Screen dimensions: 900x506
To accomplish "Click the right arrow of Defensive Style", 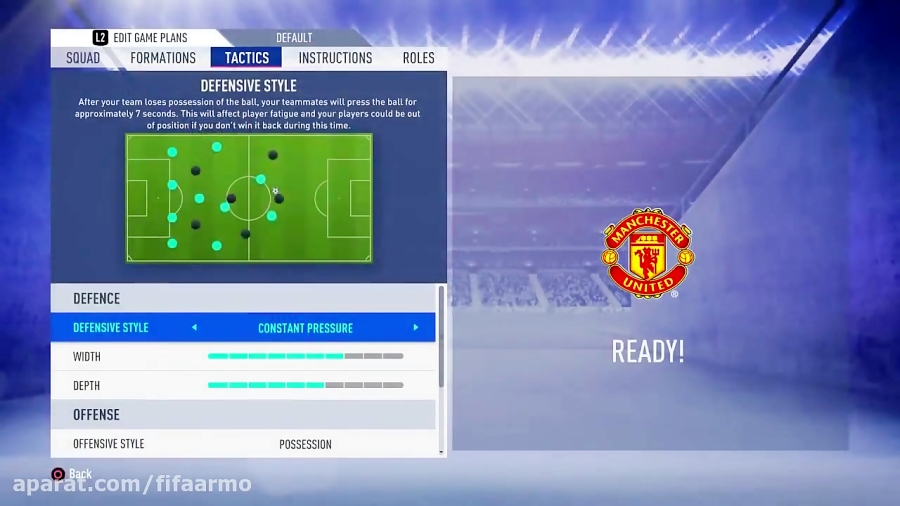I will [416, 328].
